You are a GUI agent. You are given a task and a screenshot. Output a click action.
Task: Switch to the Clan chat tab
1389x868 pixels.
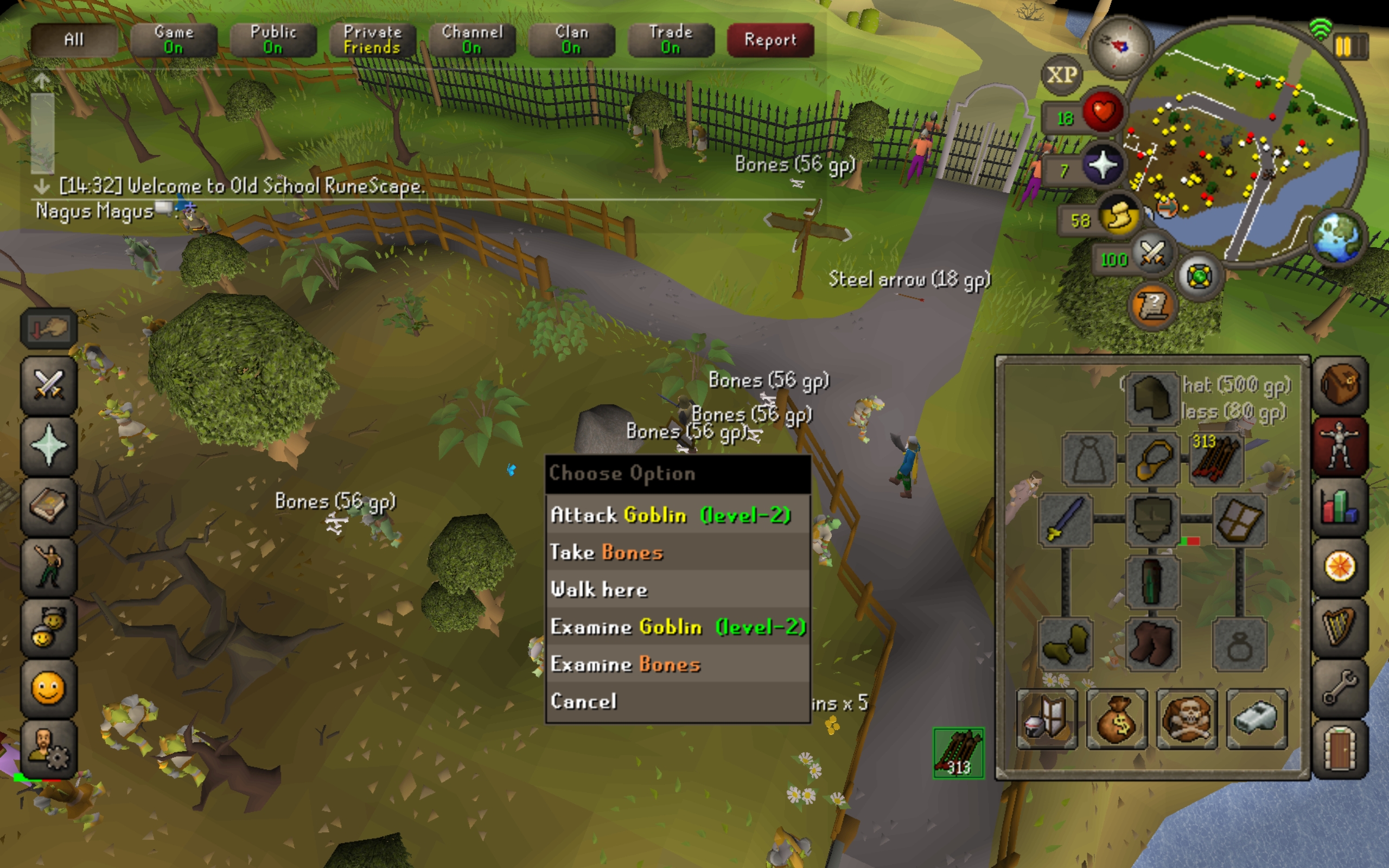[571, 40]
